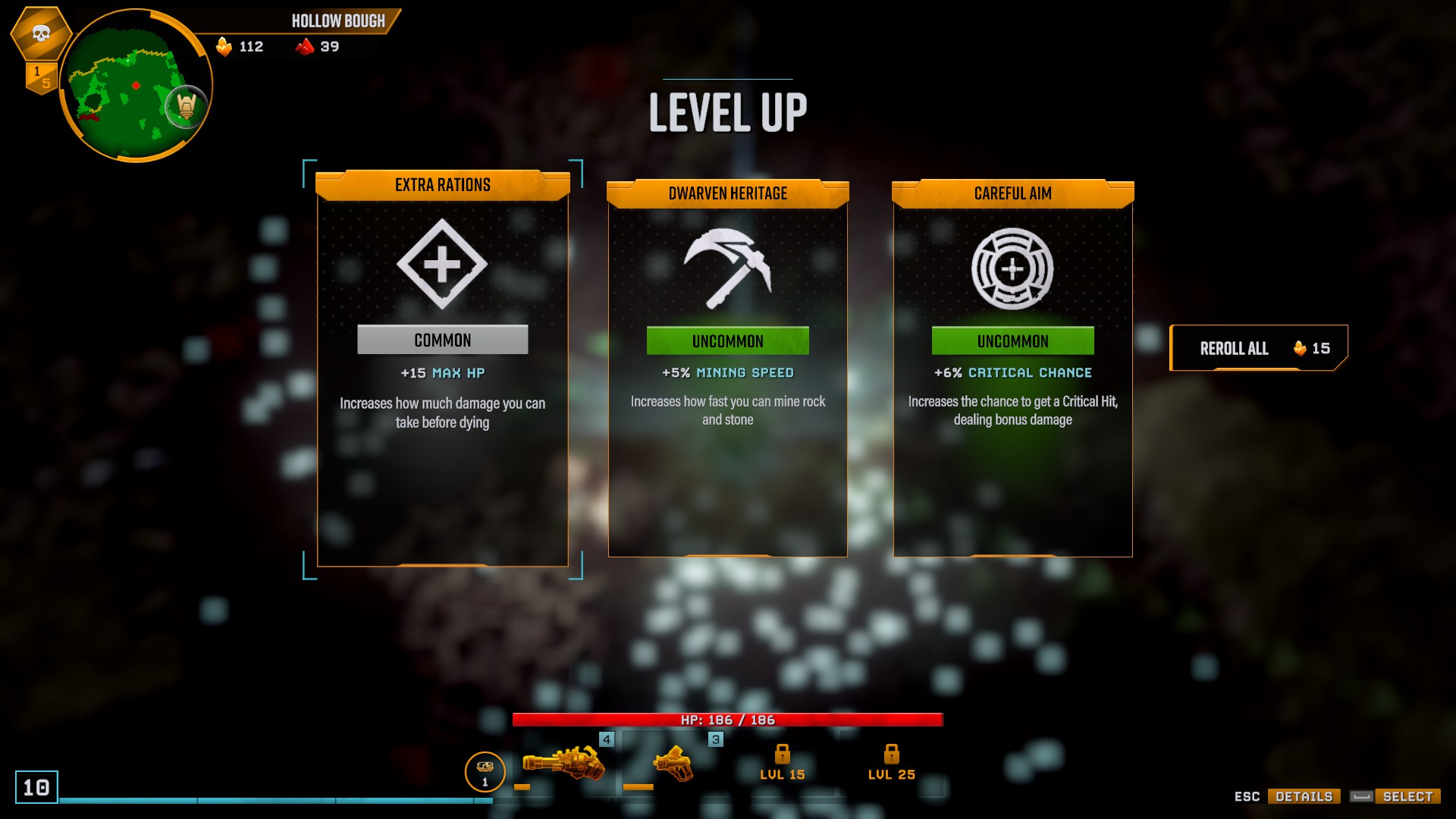Screen dimensions: 1456x819
Task: Open upgrade Details view
Action: (1304, 796)
